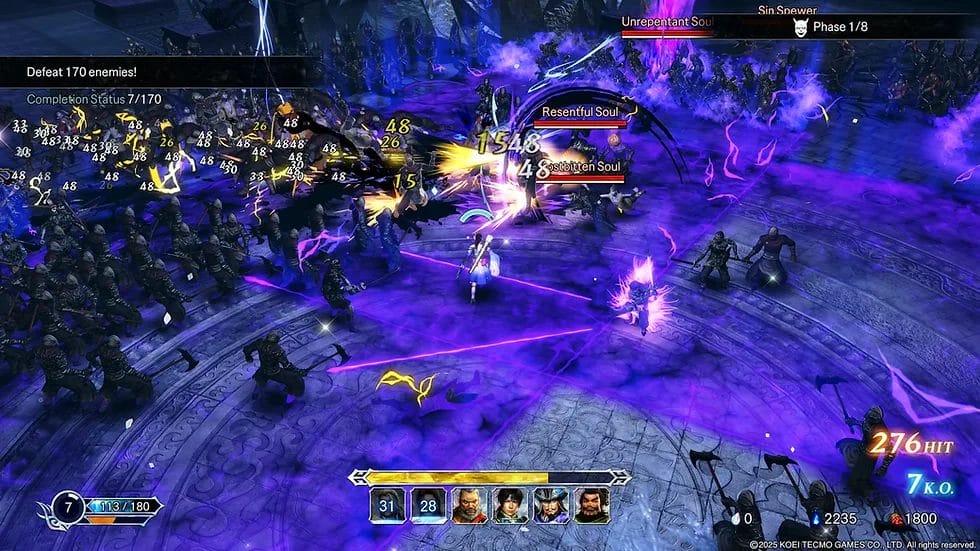980x551 pixels.
Task: Summon the grey-bearded warrior in red
Action: tap(468, 505)
